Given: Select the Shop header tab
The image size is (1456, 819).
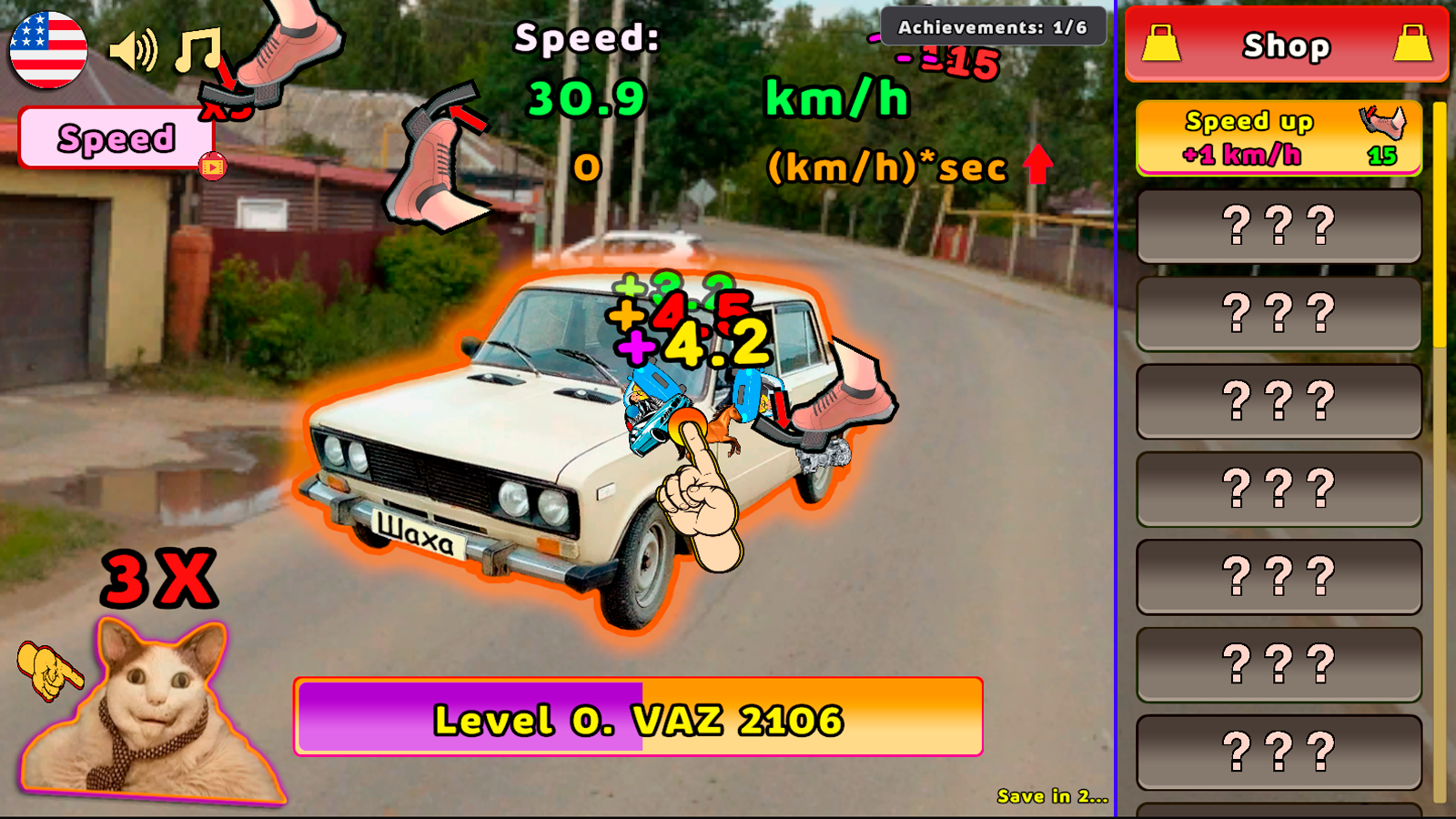Looking at the screenshot, I should click(1286, 45).
